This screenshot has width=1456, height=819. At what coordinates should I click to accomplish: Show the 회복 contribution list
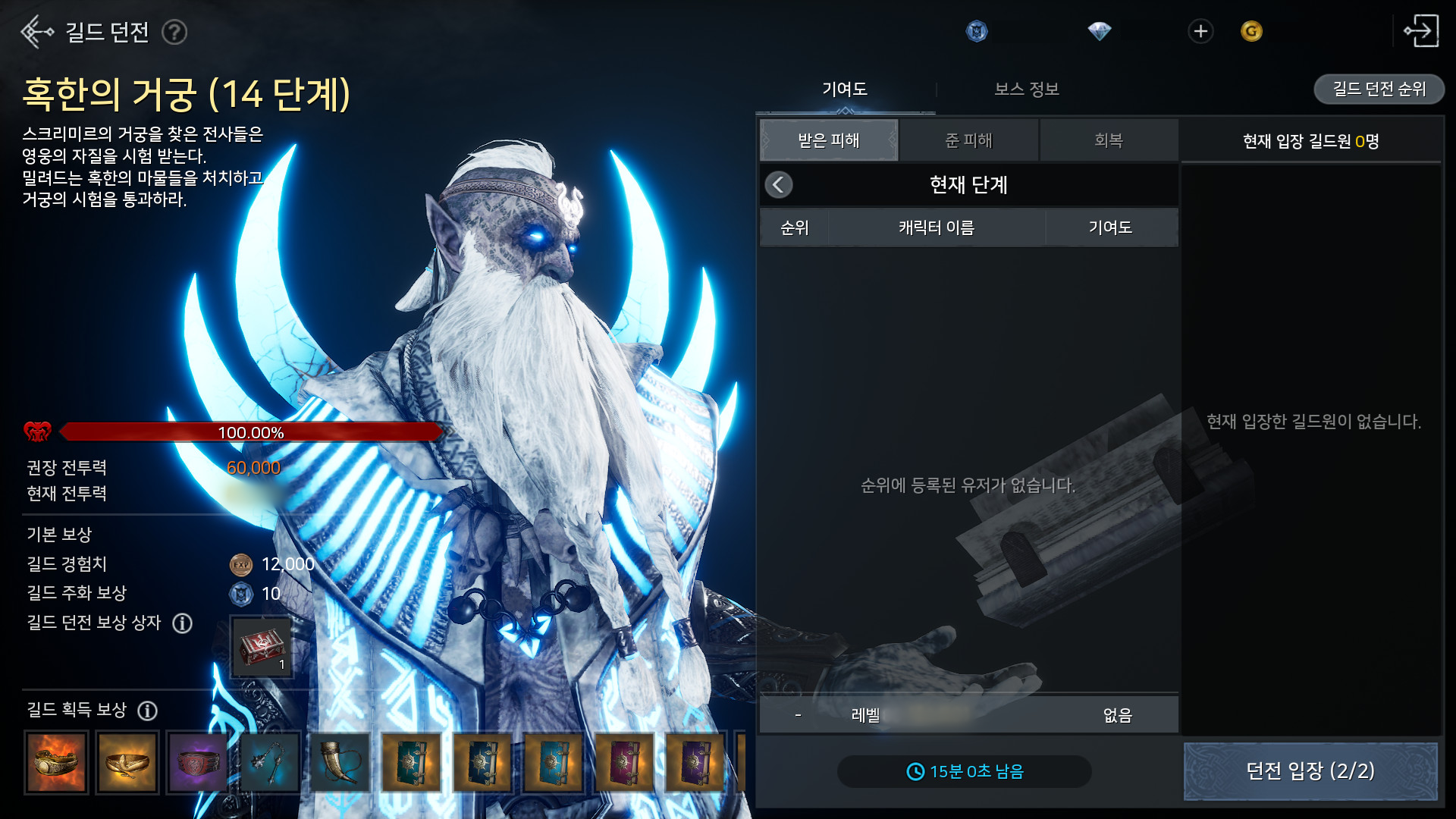point(1108,140)
